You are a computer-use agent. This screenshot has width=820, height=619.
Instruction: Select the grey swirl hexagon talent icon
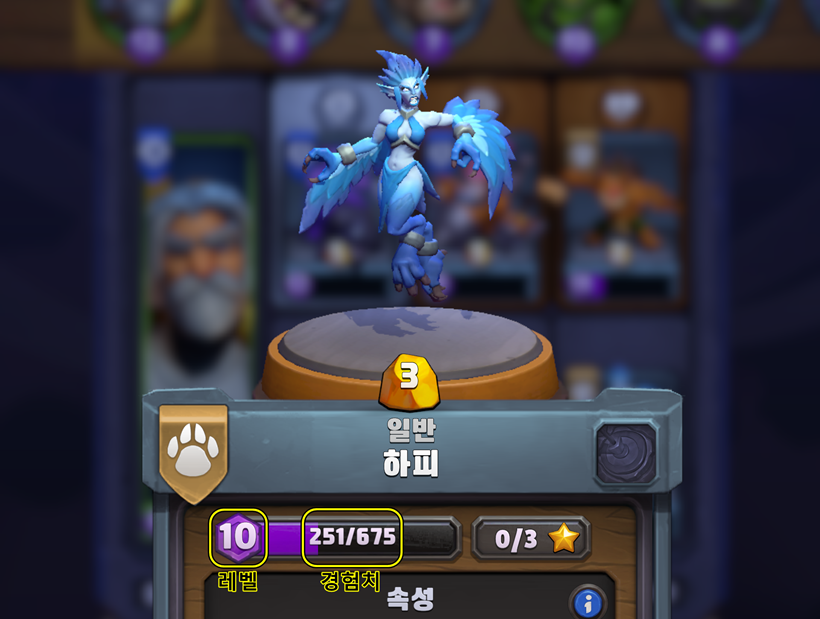(627, 454)
